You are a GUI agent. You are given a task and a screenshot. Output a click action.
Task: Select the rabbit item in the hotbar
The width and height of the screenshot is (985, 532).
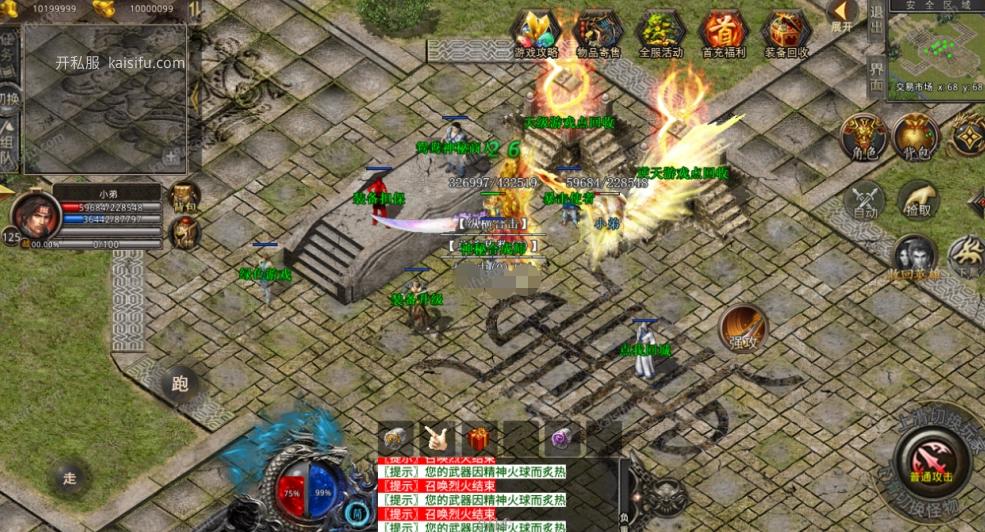pyautogui.click(x=437, y=438)
